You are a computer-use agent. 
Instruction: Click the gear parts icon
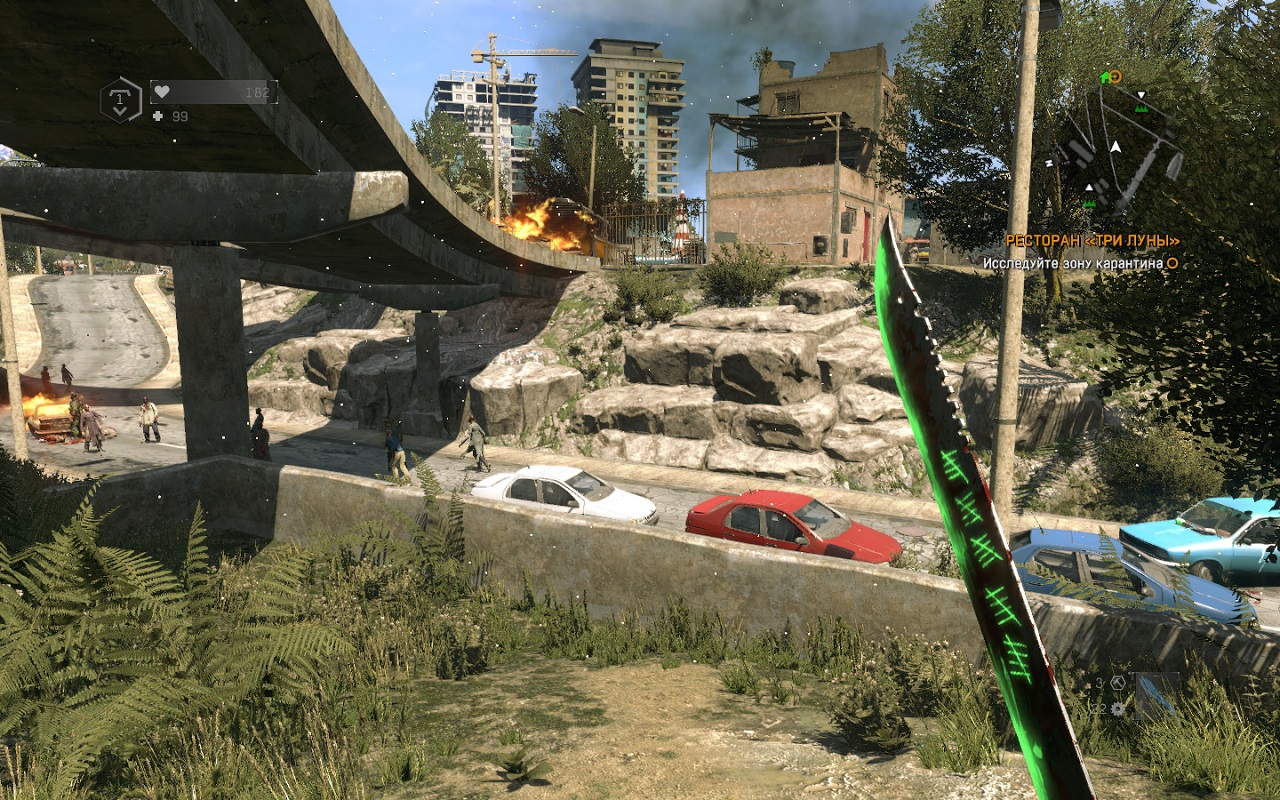coord(1118,708)
